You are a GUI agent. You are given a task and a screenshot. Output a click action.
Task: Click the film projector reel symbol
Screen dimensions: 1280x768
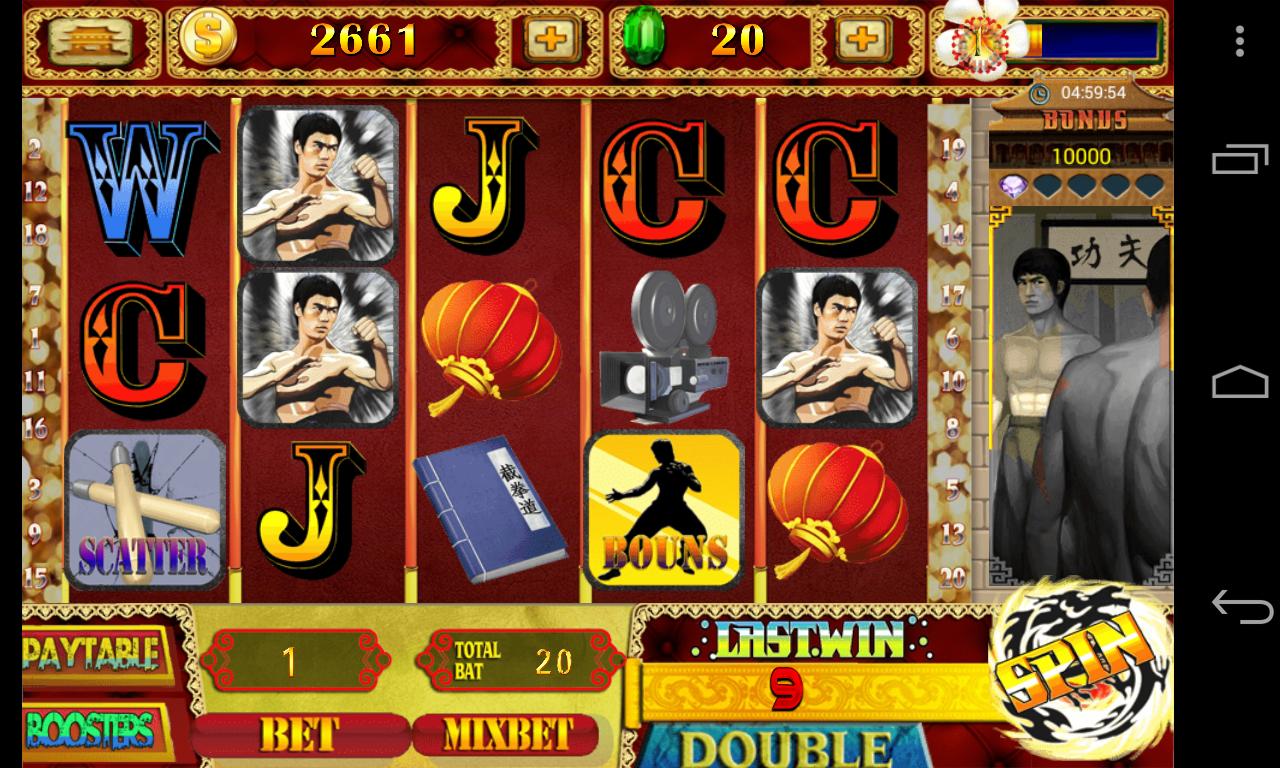(x=666, y=350)
